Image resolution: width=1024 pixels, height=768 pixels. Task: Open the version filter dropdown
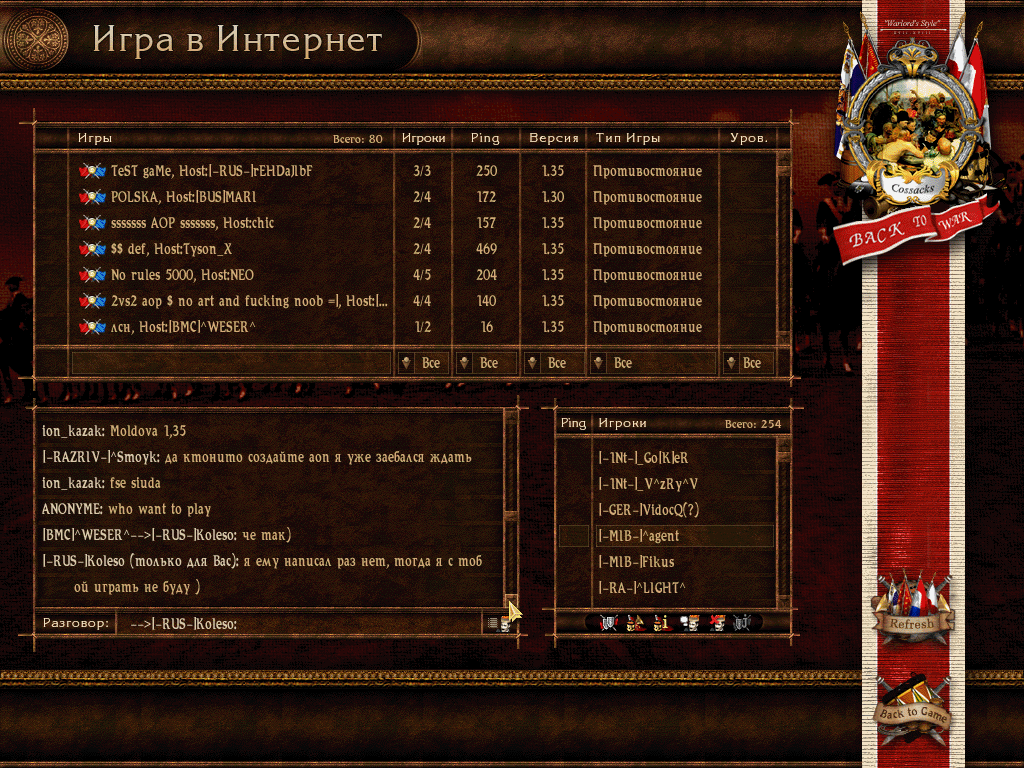click(552, 363)
